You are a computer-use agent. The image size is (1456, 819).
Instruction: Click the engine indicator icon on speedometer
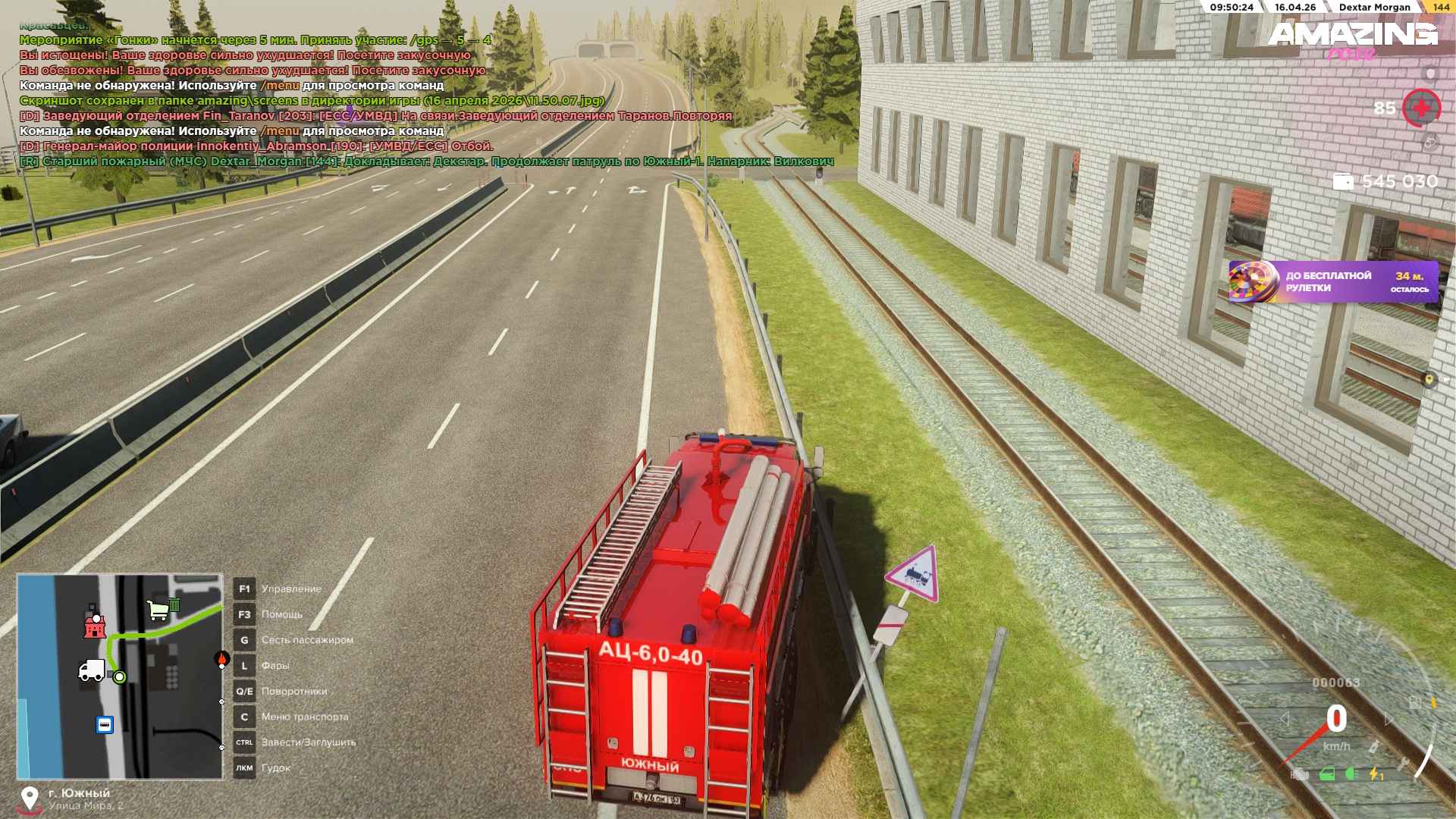pos(1300,774)
